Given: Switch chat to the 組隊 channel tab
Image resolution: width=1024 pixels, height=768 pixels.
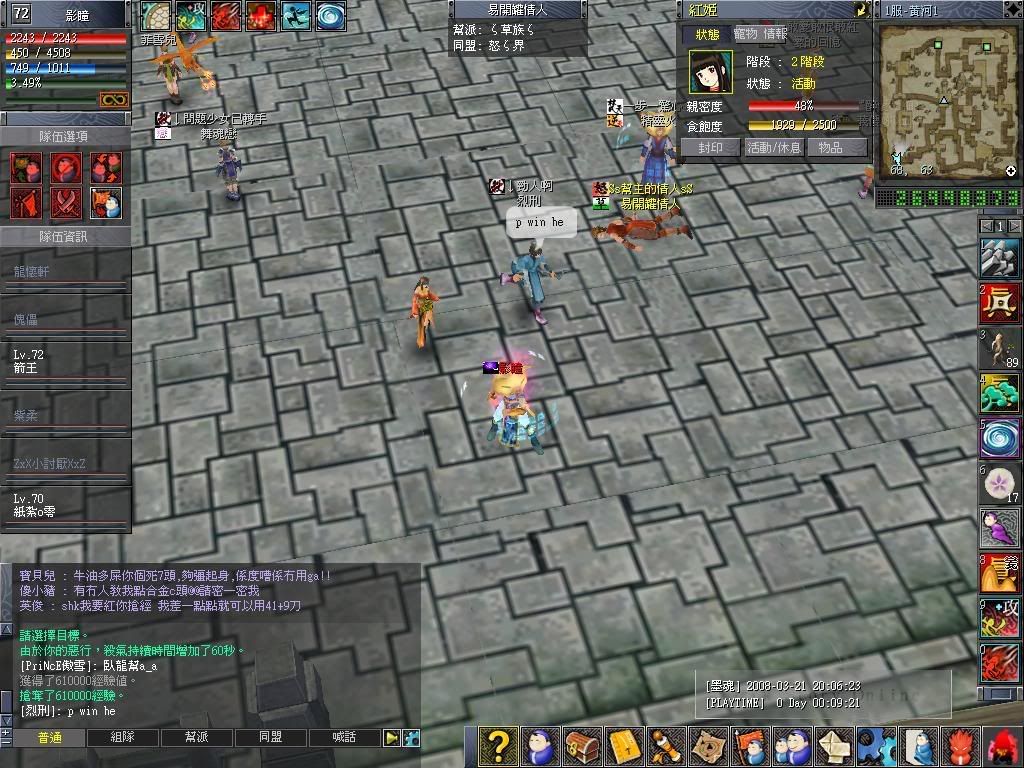Looking at the screenshot, I should pos(123,737).
